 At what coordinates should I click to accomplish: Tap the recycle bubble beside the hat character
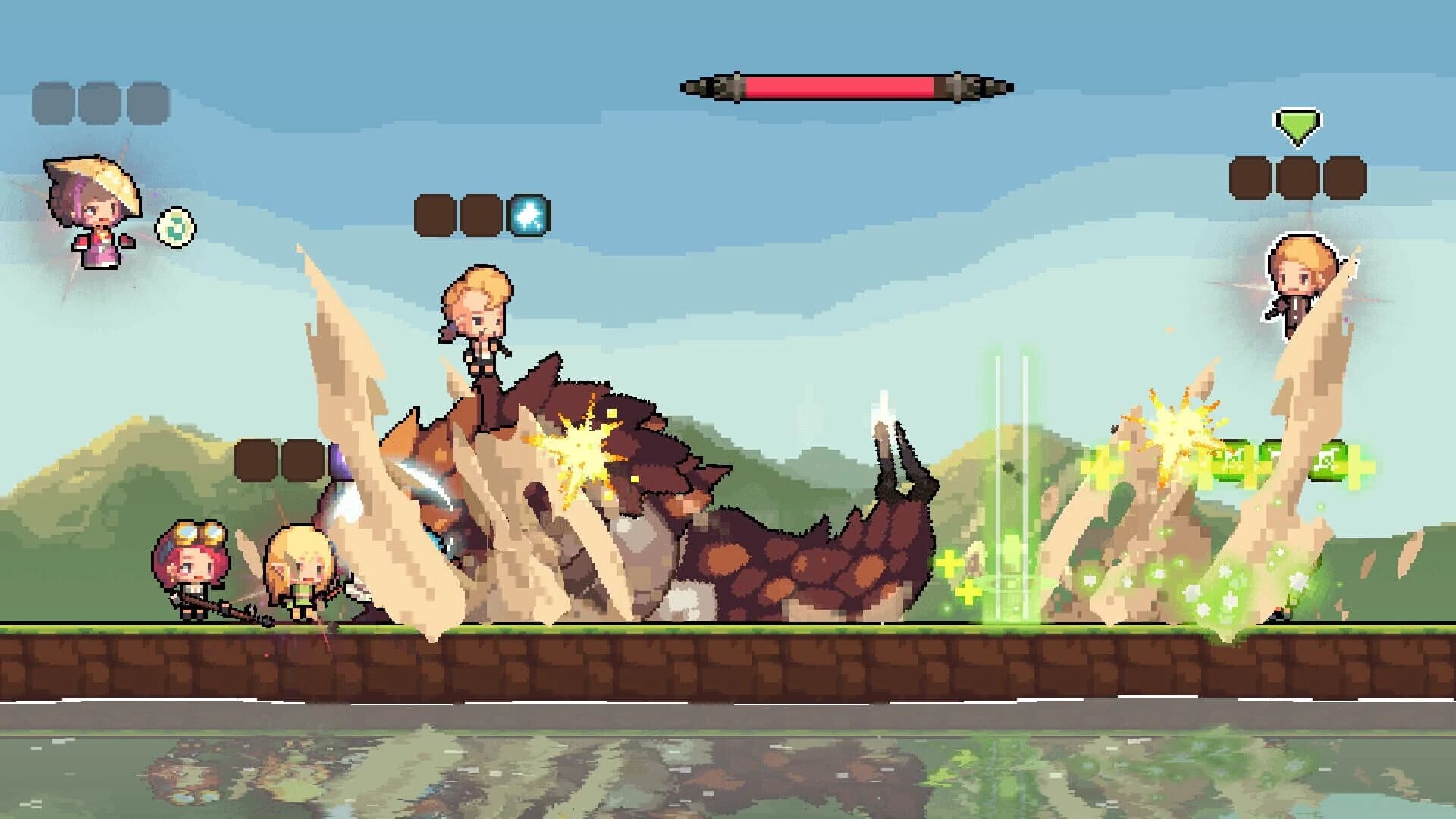tap(177, 226)
